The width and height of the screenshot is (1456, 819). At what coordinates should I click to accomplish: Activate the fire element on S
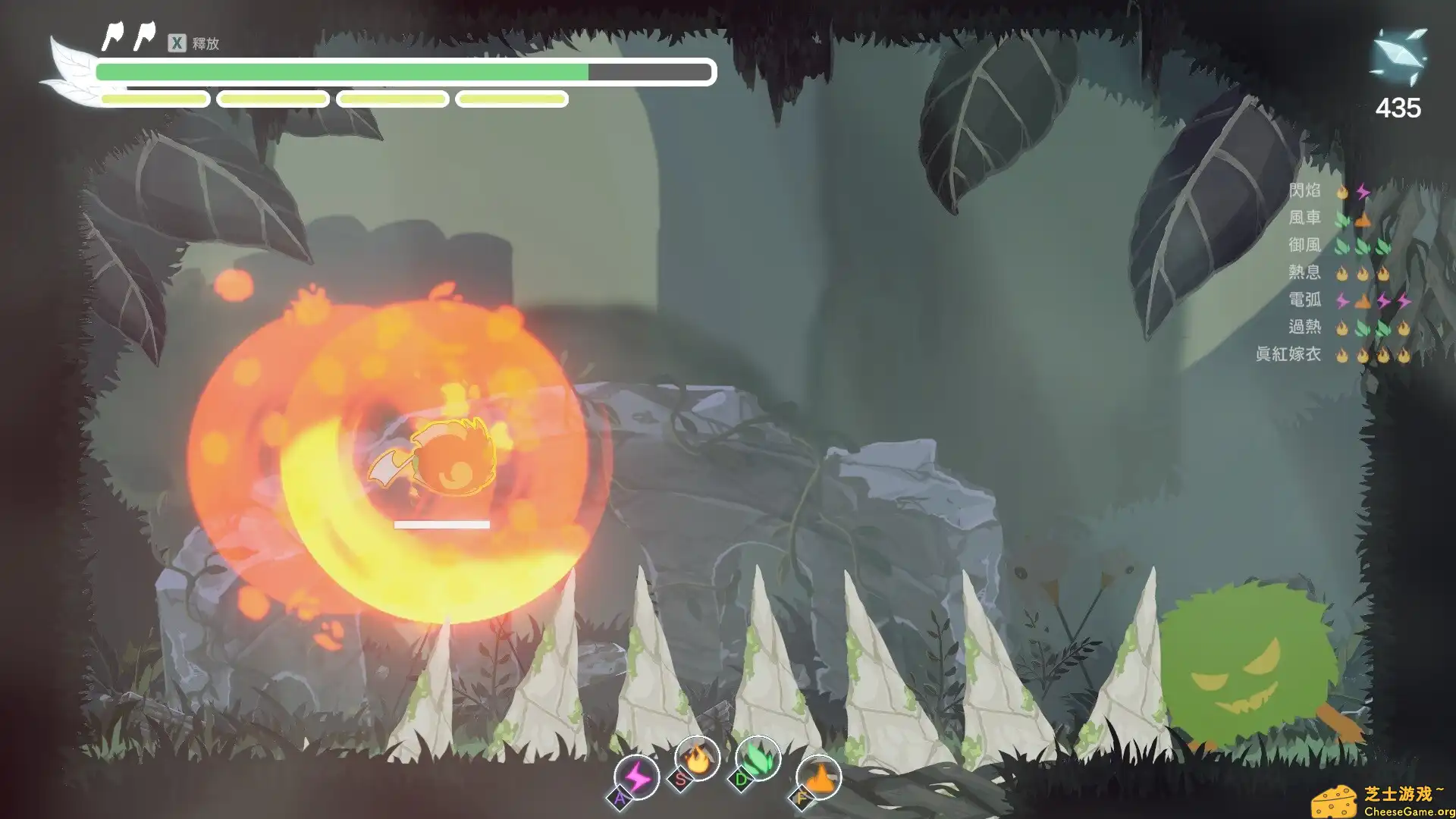(x=696, y=758)
